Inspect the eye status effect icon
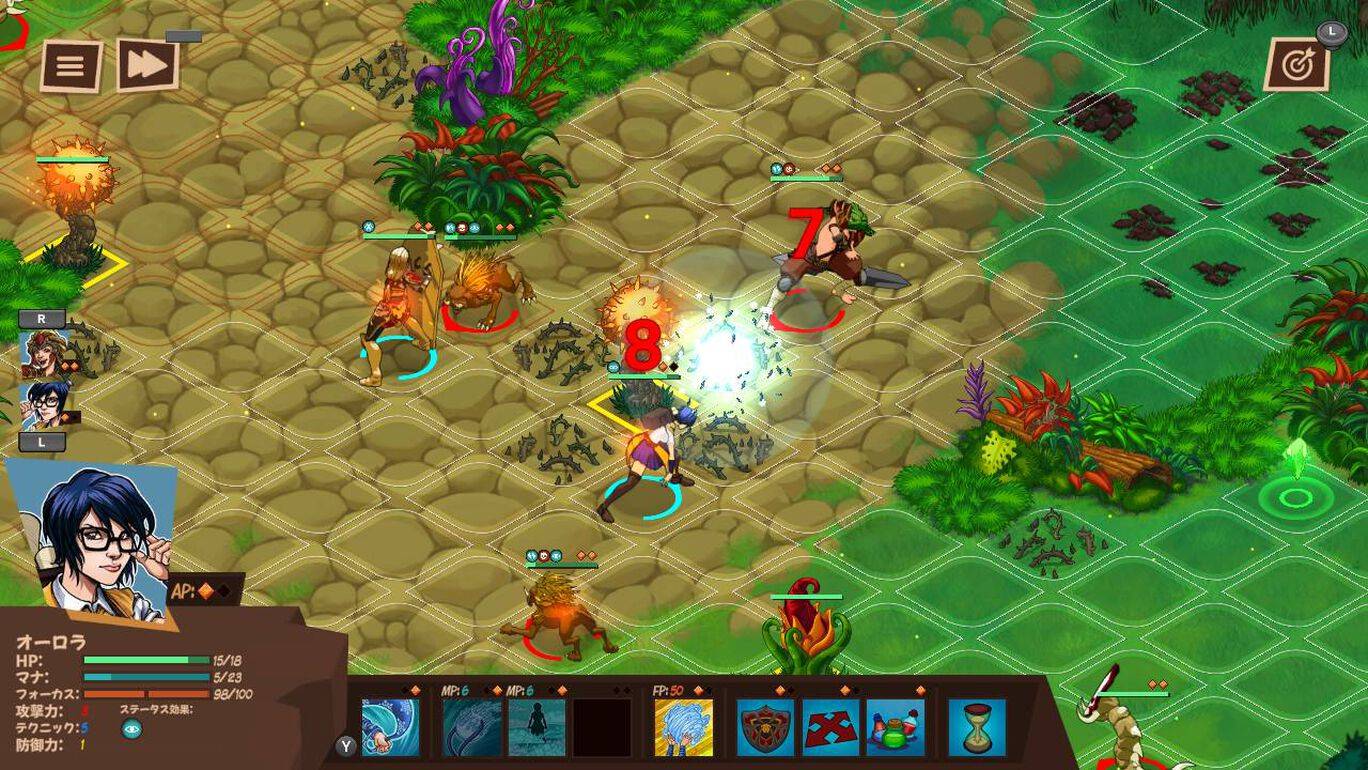Screen dimensions: 1368x770 131,729
